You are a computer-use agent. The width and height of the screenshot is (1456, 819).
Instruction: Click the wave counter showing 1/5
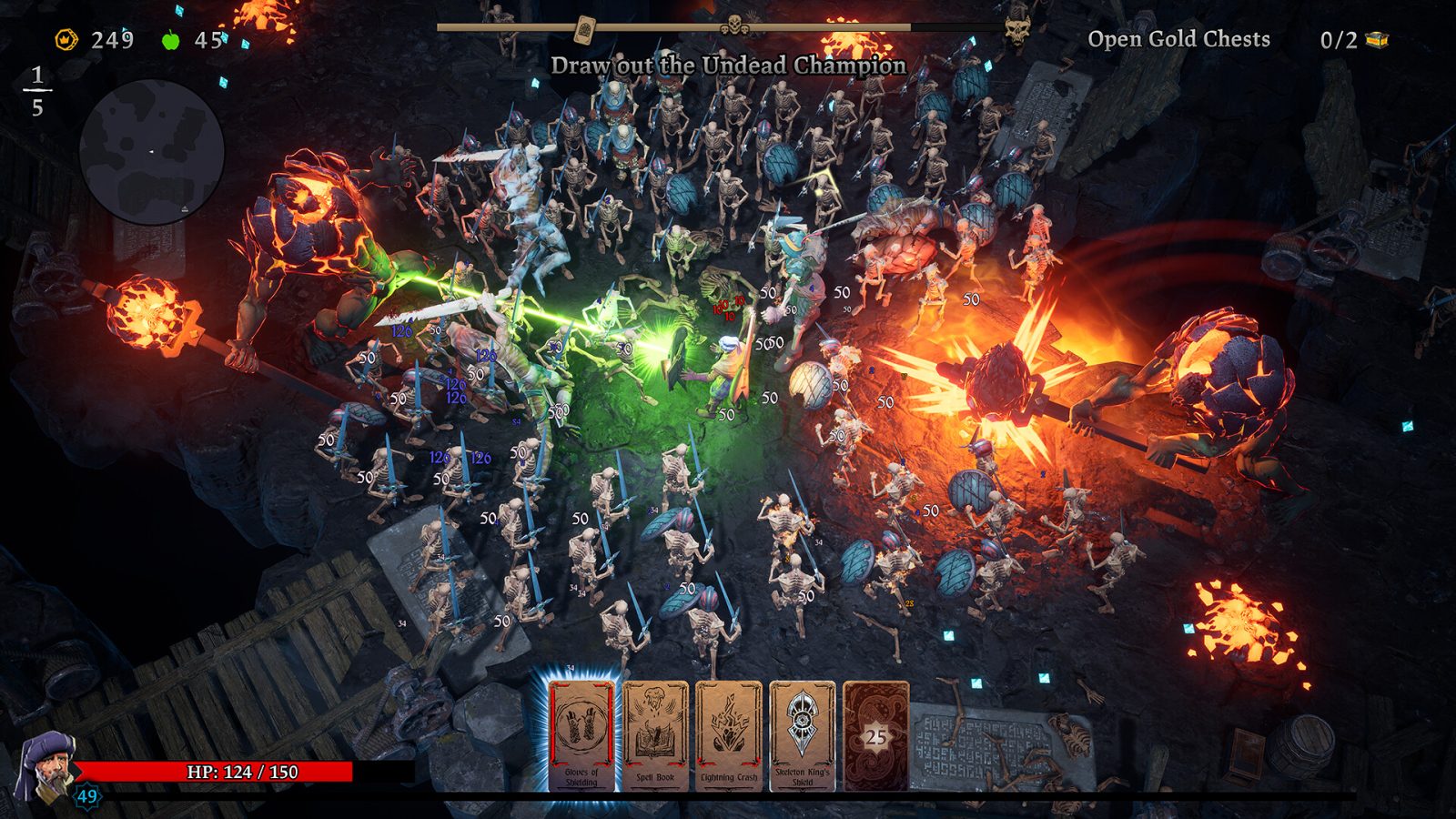tap(37, 89)
